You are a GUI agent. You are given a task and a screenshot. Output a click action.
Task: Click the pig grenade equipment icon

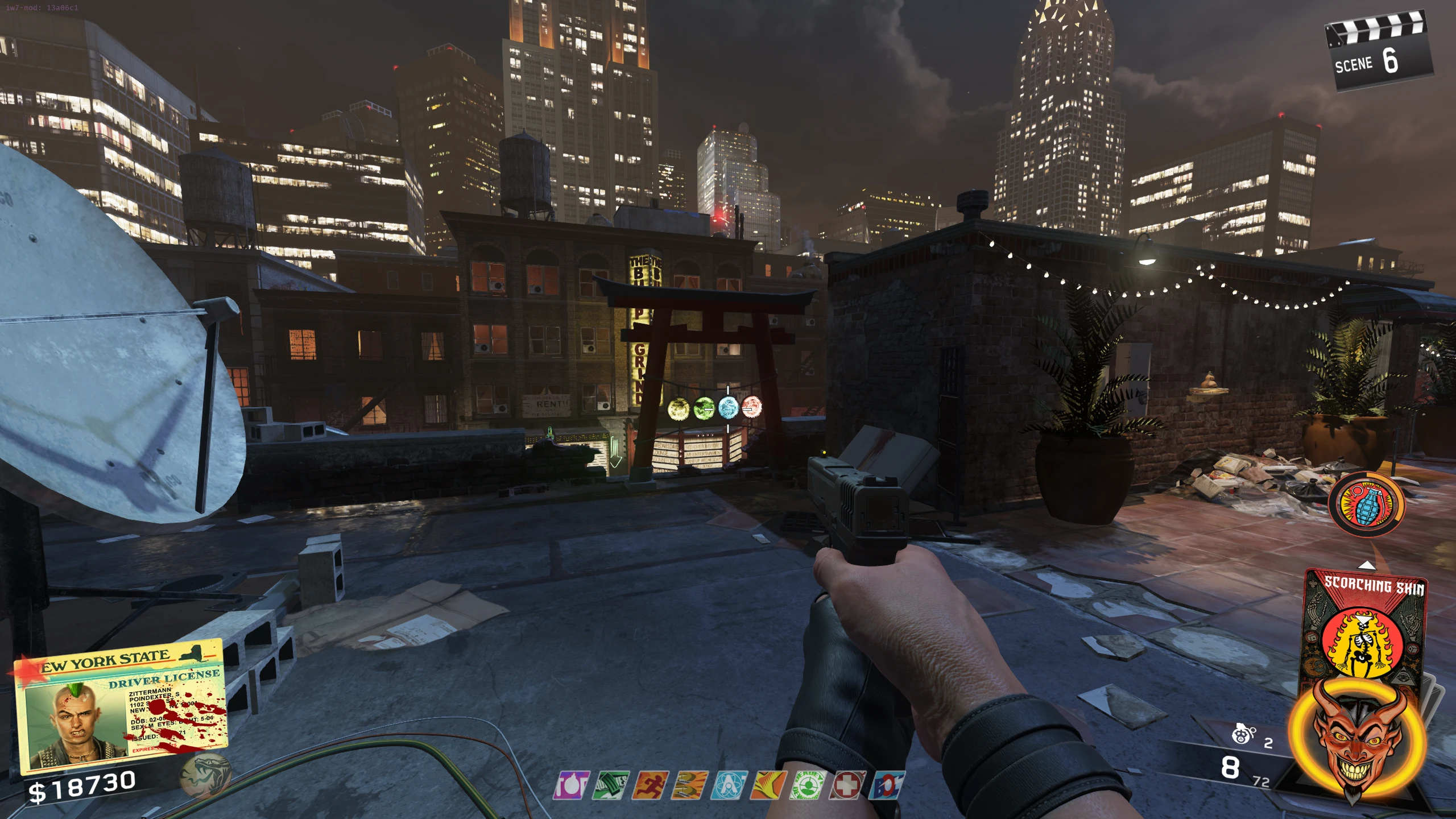tap(1244, 735)
